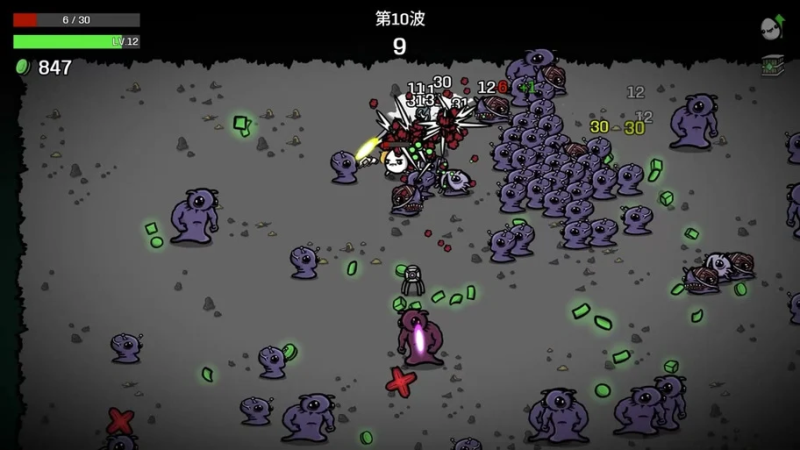800x450 pixels.
Task: Select the loot crate icon
Action: (771, 65)
